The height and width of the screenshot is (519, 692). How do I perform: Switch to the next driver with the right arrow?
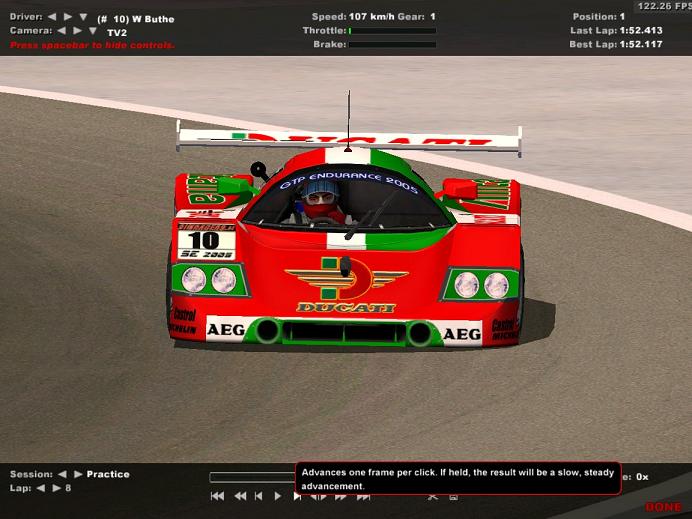pyautogui.click(x=67, y=17)
